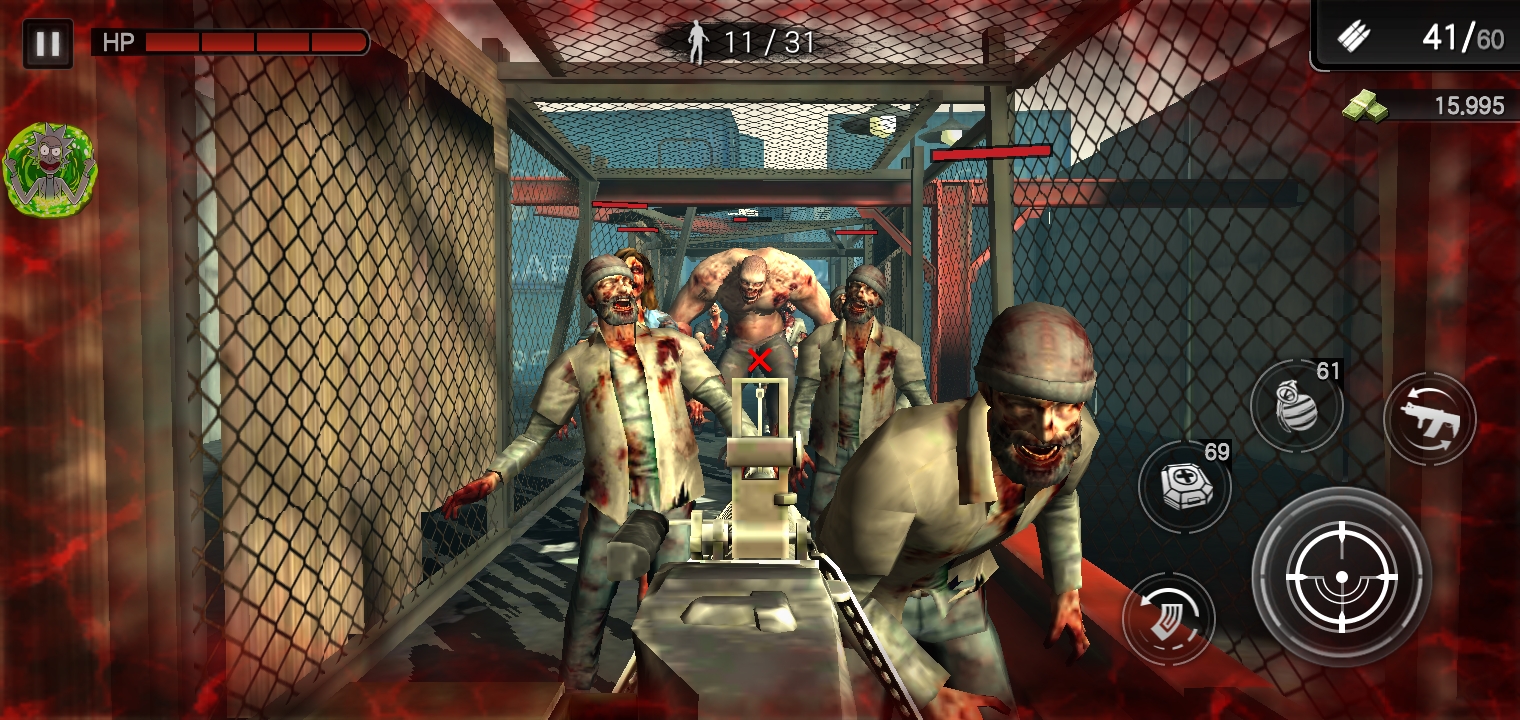The height and width of the screenshot is (720, 1520).
Task: Switch to the other weapon
Action: [1429, 418]
